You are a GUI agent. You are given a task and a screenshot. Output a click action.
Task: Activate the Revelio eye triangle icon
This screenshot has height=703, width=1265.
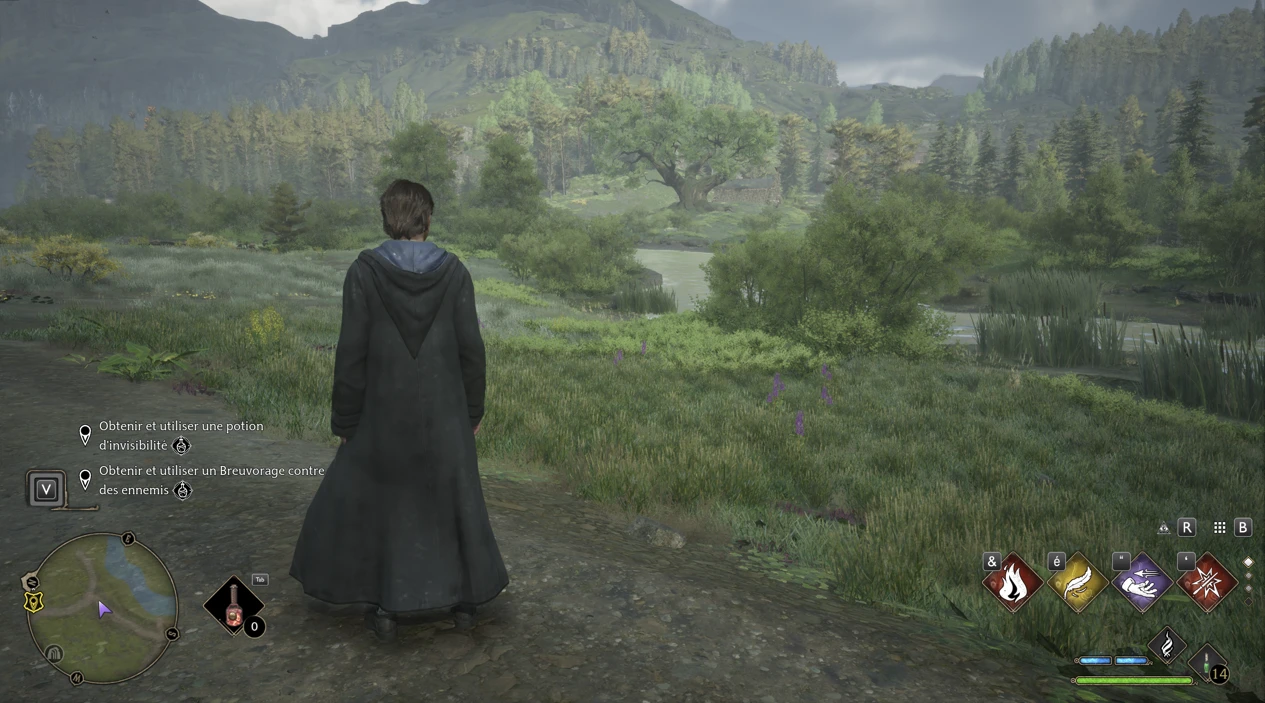click(x=1164, y=528)
